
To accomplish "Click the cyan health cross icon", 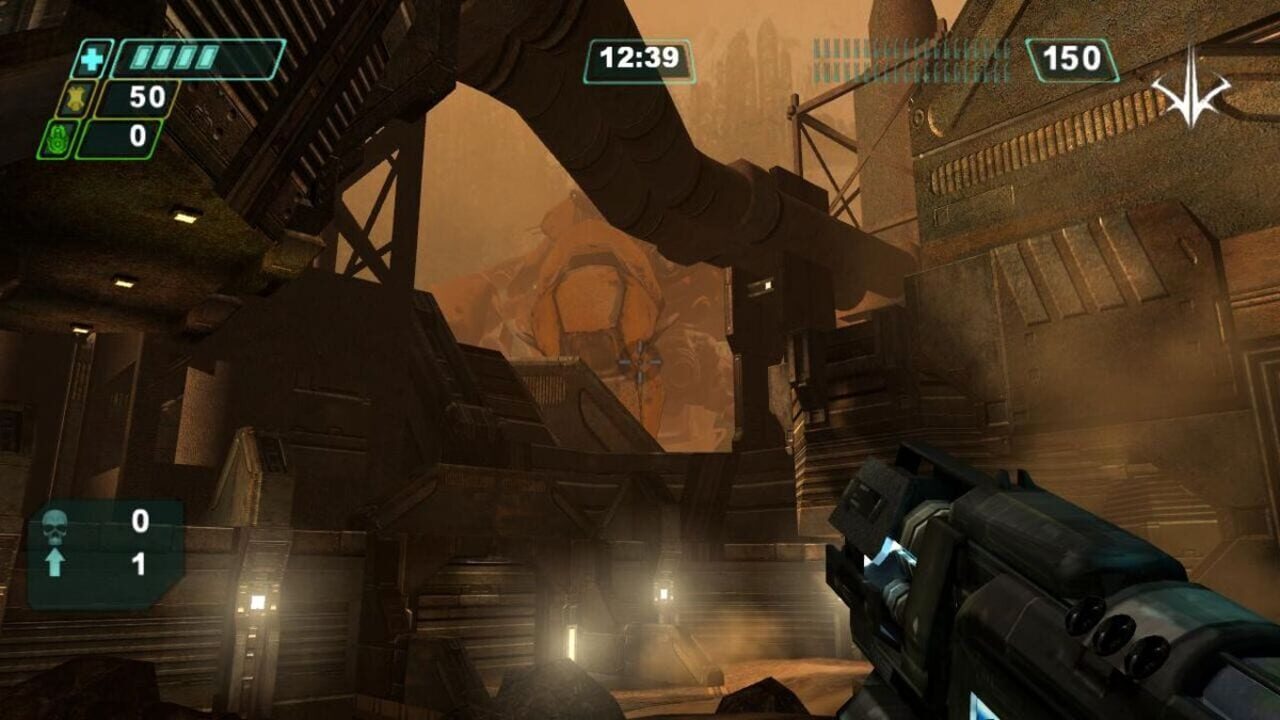I will [x=91, y=60].
